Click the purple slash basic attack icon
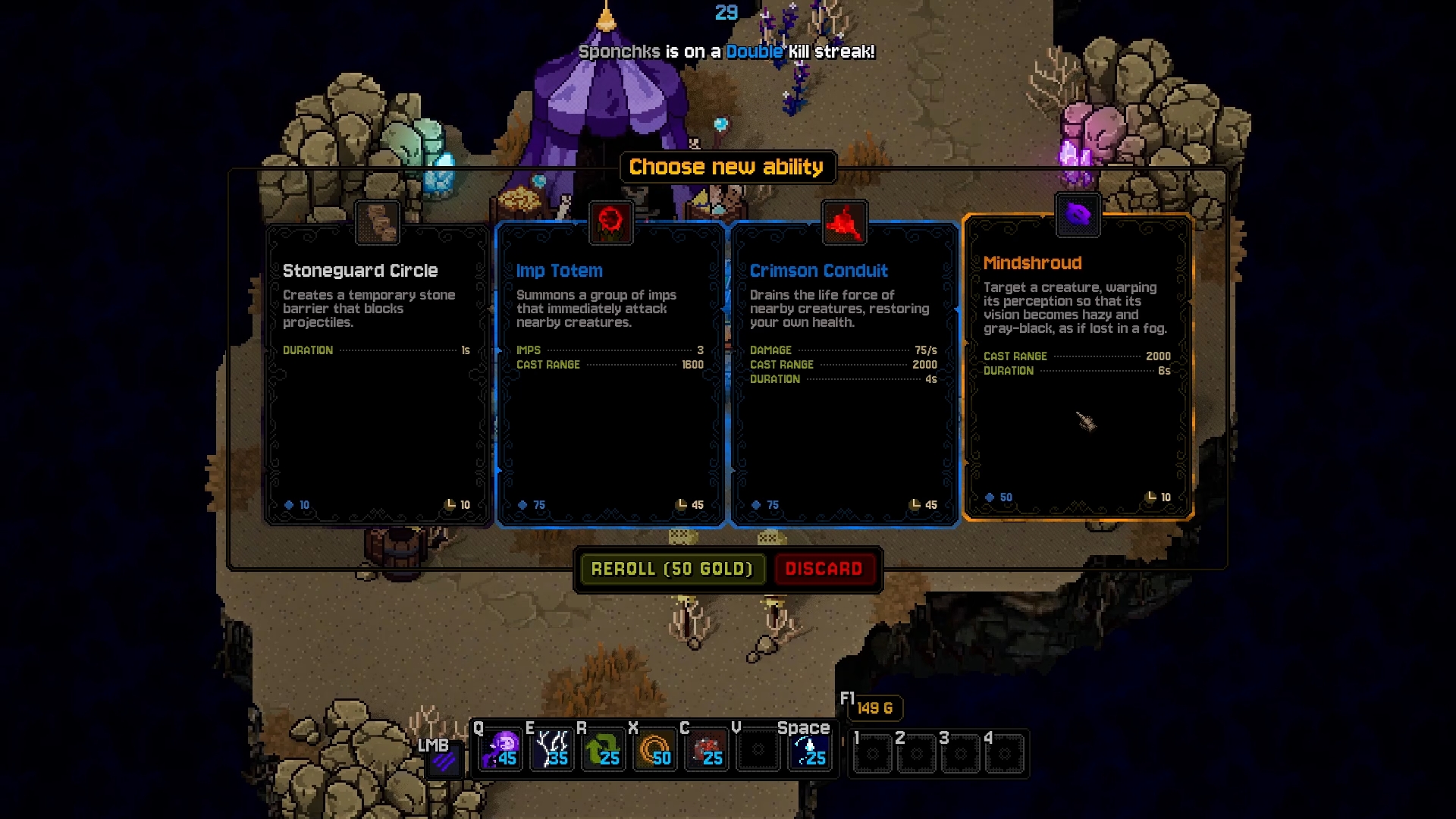This screenshot has width=1456, height=819. tap(444, 760)
